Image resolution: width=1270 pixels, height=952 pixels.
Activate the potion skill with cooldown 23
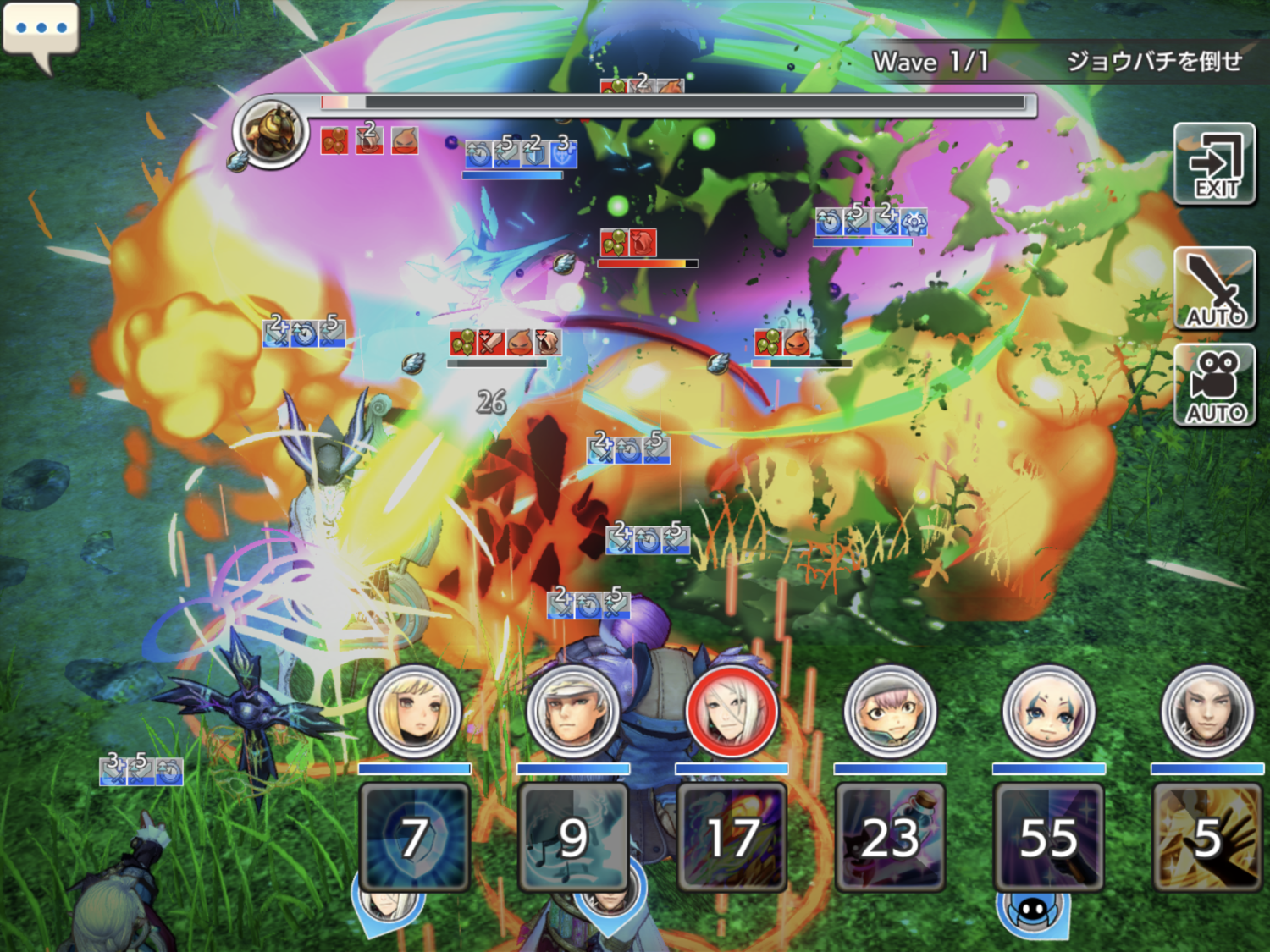(890, 836)
